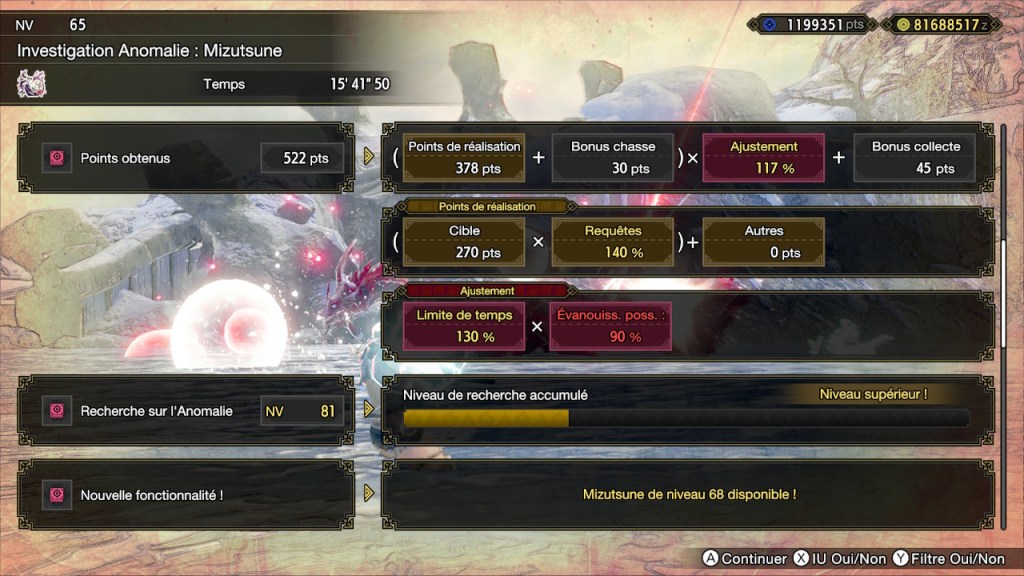1024x576 pixels.
Task: Click the Mizutsune monster icon
Action: [x=32, y=85]
